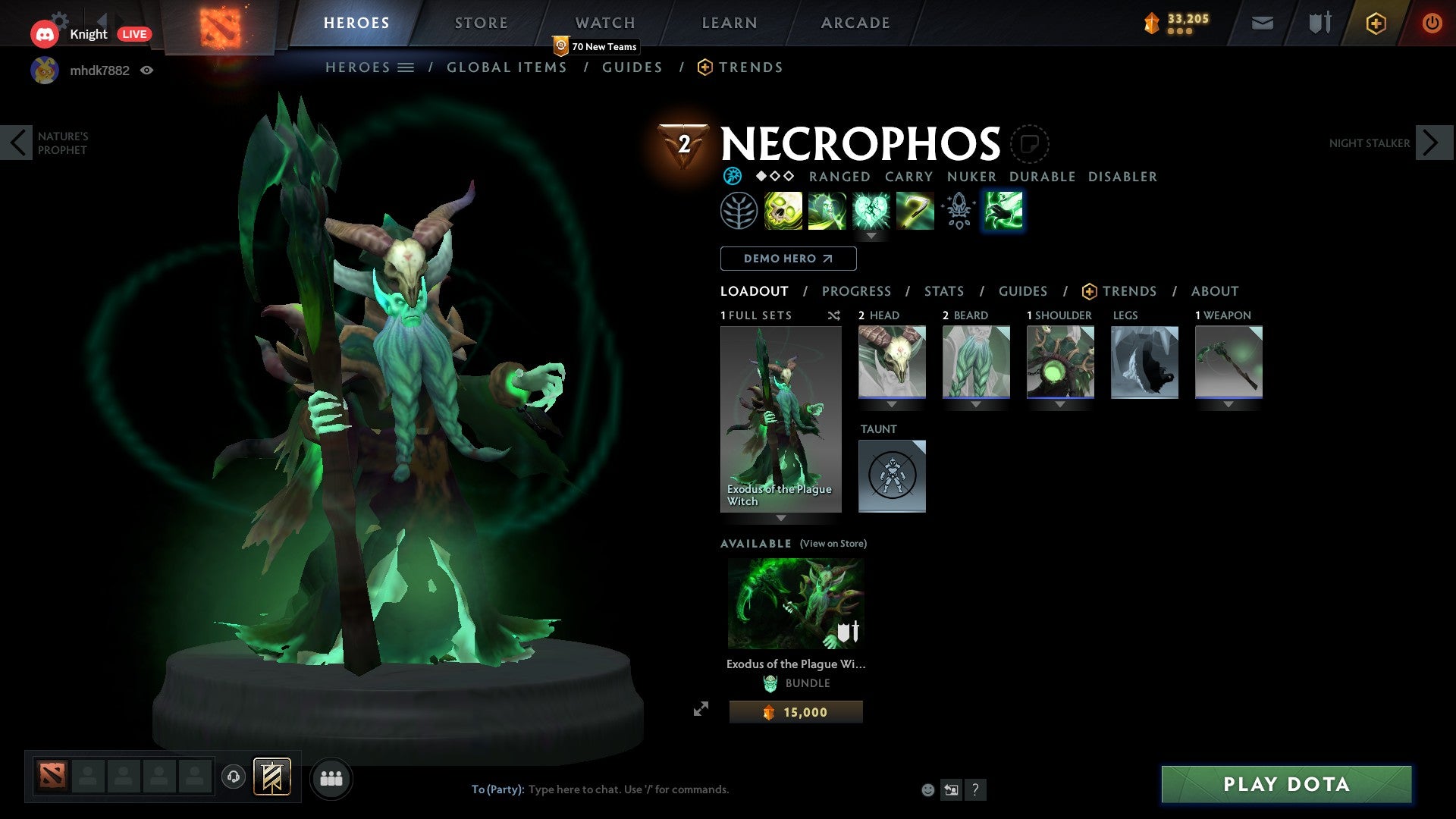Click the View on Store link
The image size is (1456, 819).
pos(833,544)
